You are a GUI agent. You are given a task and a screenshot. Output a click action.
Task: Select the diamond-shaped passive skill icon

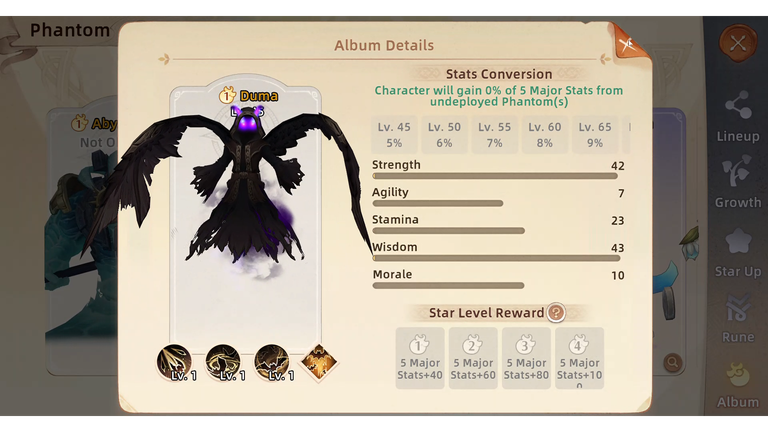pyautogui.click(x=319, y=361)
